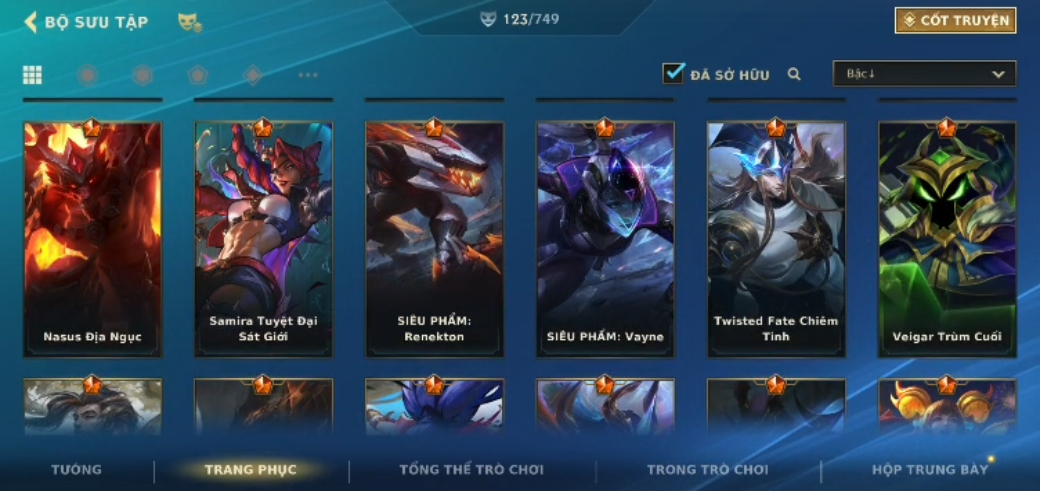View Twisted Fate Chiêm Tinh skin

click(776, 239)
